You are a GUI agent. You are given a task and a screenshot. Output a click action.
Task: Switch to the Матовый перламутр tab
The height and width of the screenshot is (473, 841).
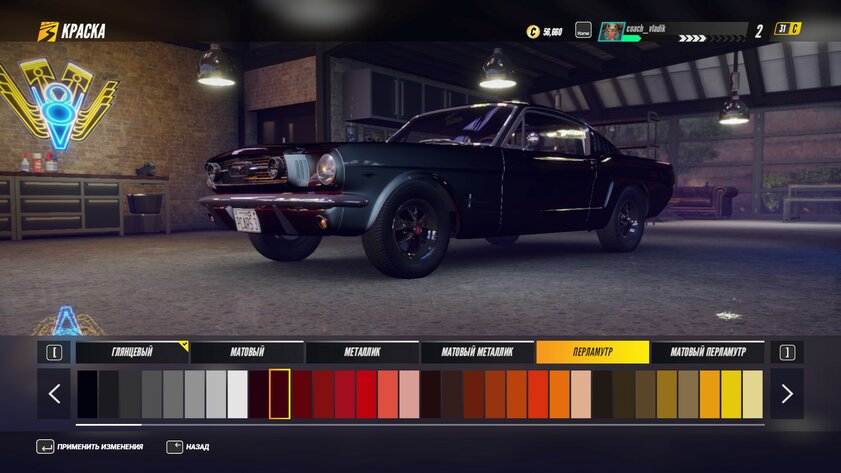(x=707, y=352)
